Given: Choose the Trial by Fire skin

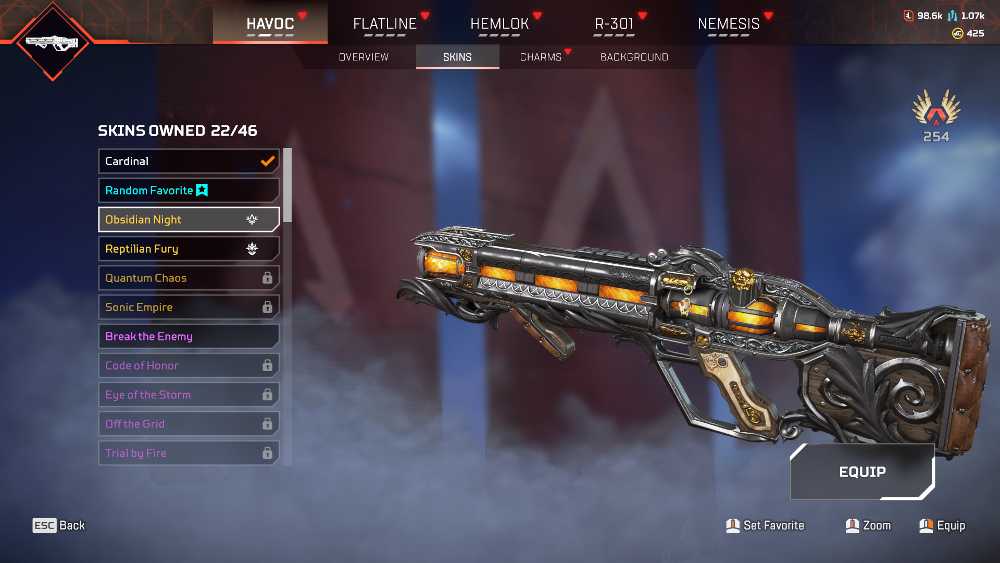Looking at the screenshot, I should point(189,453).
